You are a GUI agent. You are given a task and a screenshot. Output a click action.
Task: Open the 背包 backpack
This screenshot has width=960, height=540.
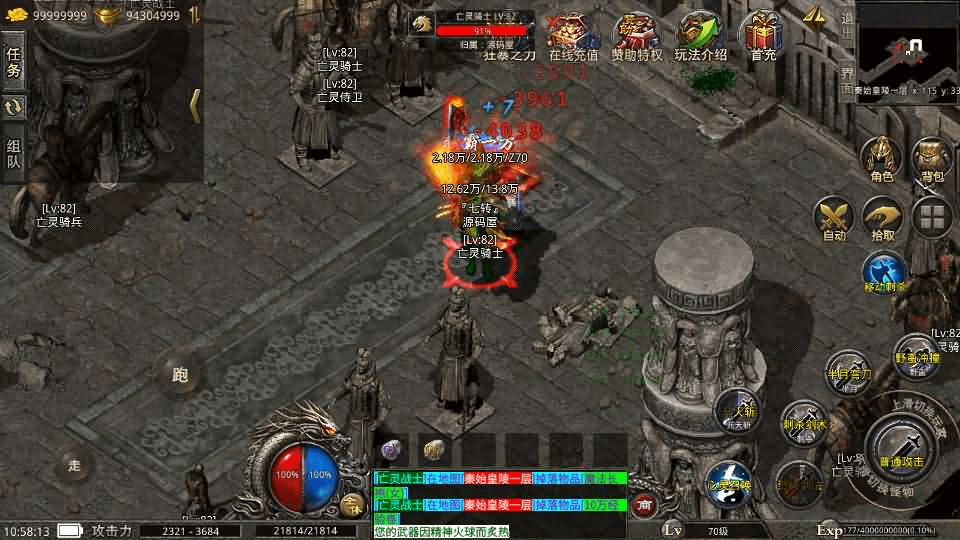pyautogui.click(x=932, y=160)
